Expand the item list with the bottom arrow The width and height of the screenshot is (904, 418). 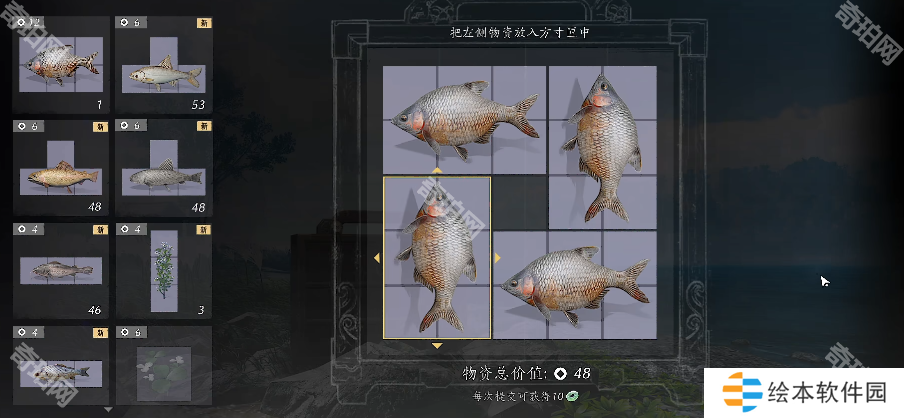(108, 409)
